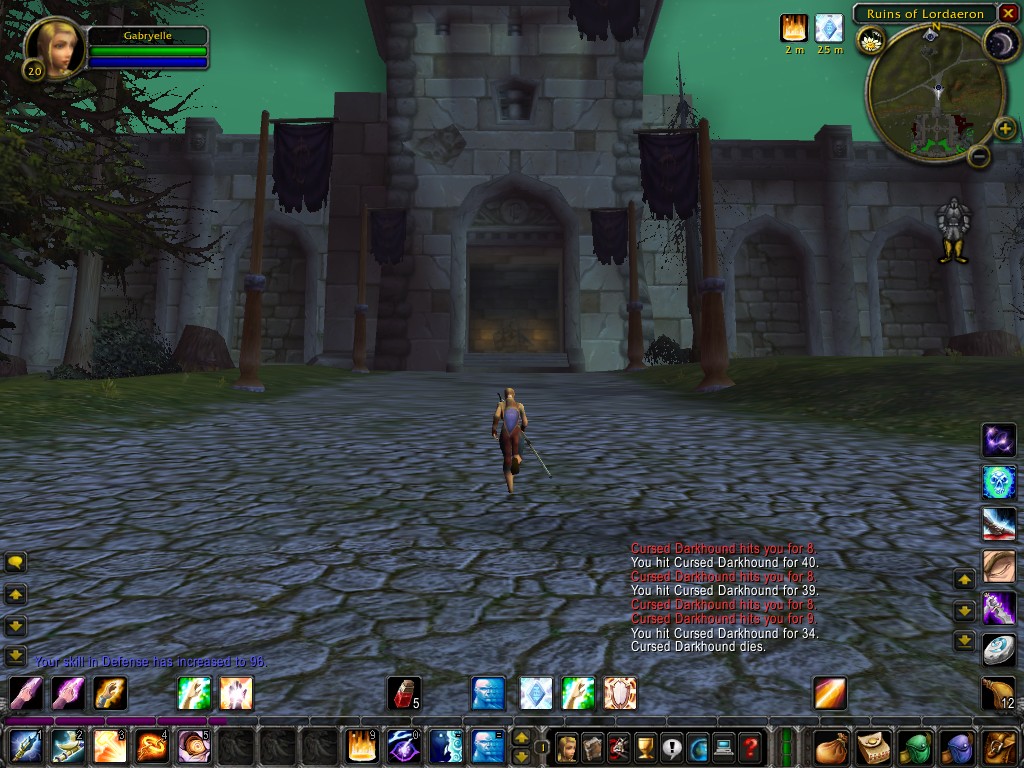Screen dimensions: 1024x768
Task: Open the green bag slot
Action: point(914,747)
